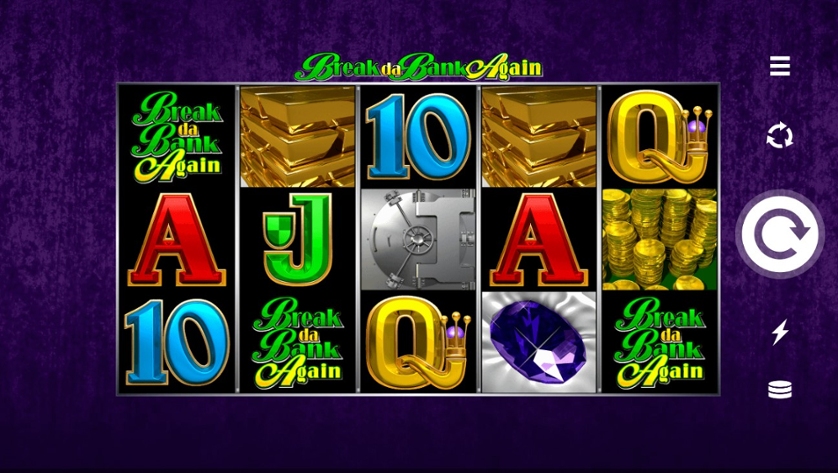The width and height of the screenshot is (838, 473).
Task: Open the autoplay settings
Action: [780, 135]
